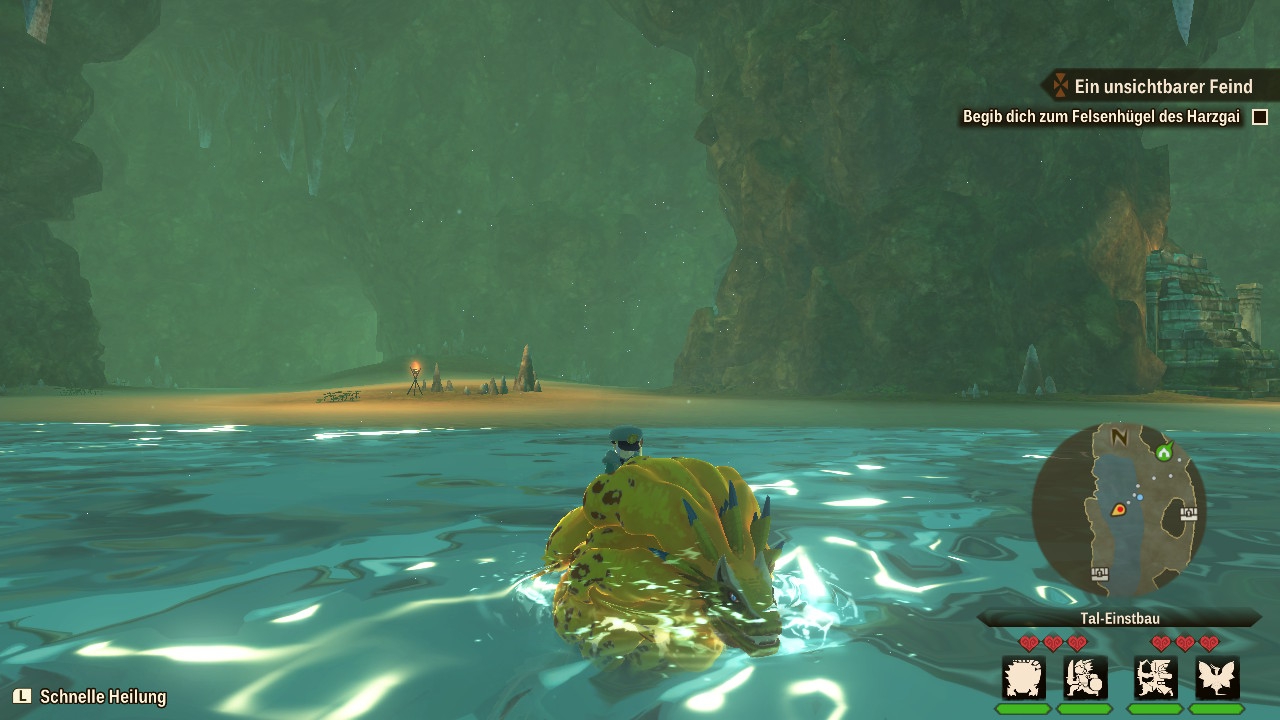
Task: Select the butterfly-winged monster party icon
Action: (x=1217, y=678)
